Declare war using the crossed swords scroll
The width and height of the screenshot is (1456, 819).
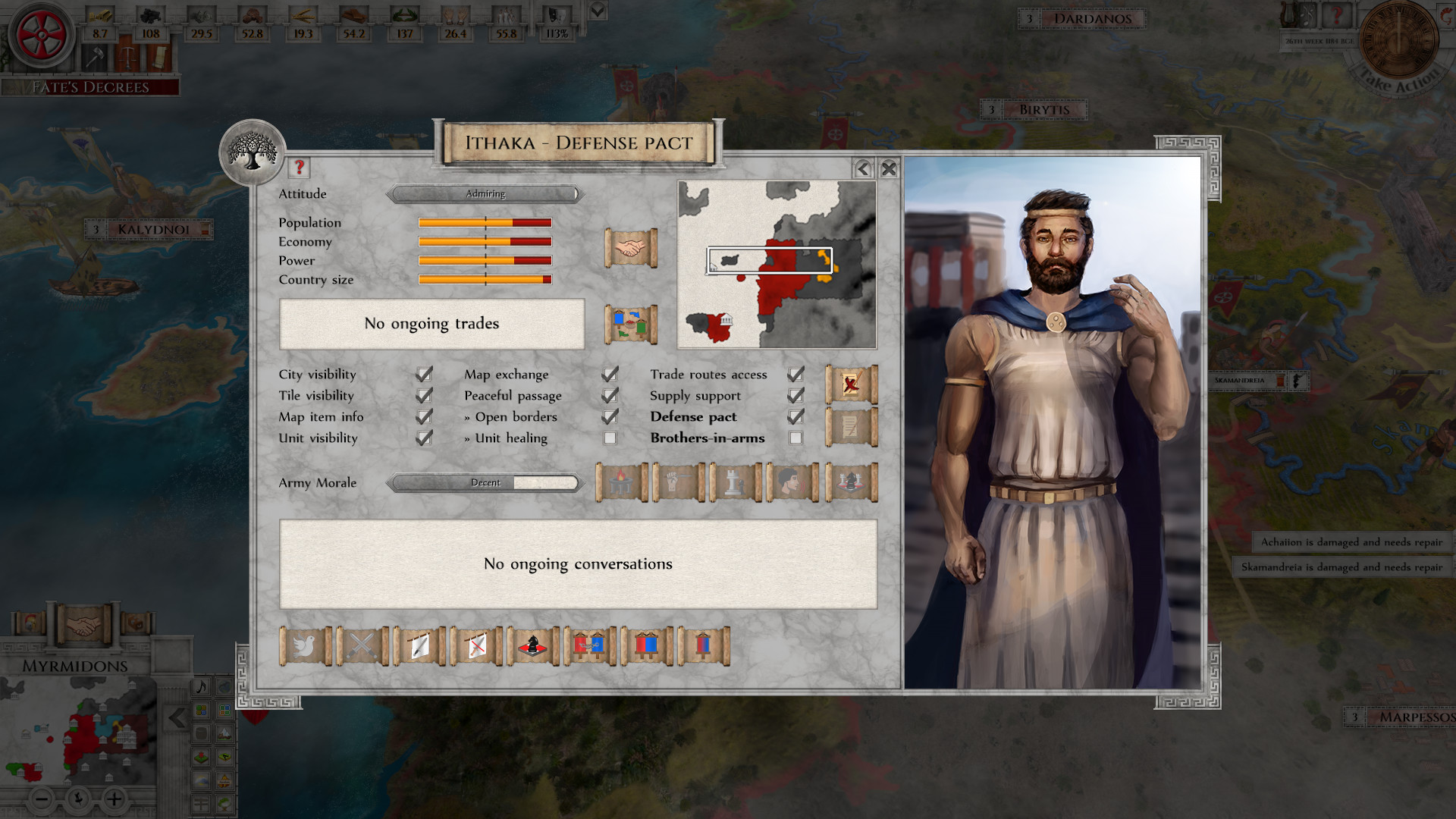[362, 646]
